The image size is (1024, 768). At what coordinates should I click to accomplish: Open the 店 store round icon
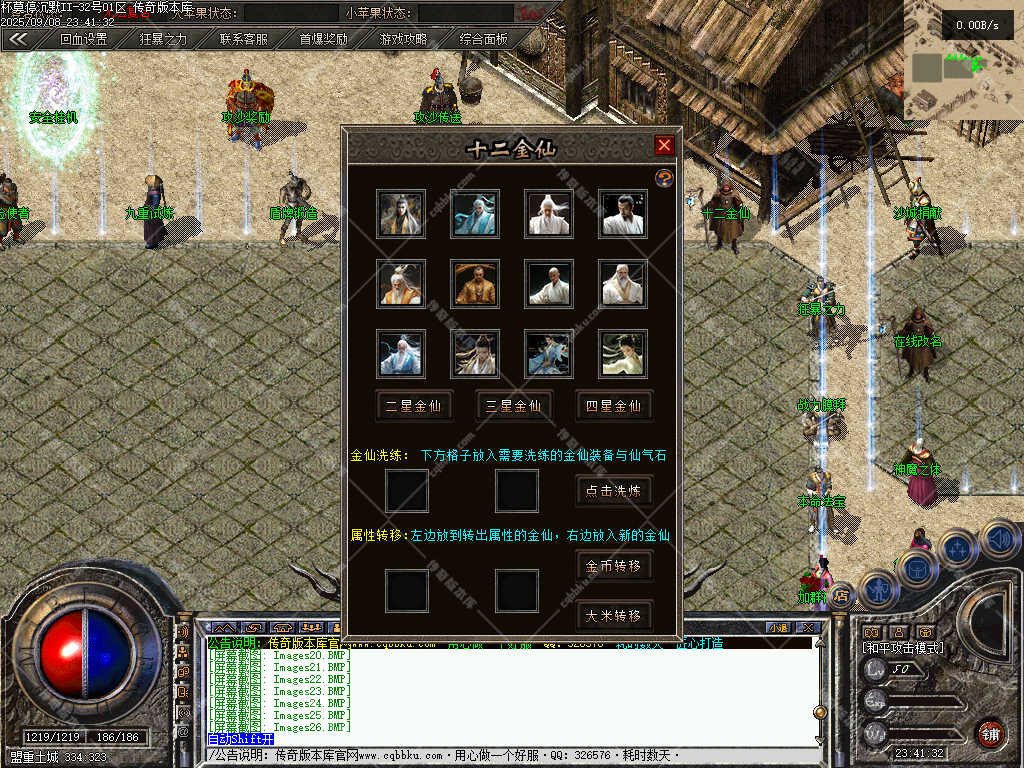[x=842, y=596]
